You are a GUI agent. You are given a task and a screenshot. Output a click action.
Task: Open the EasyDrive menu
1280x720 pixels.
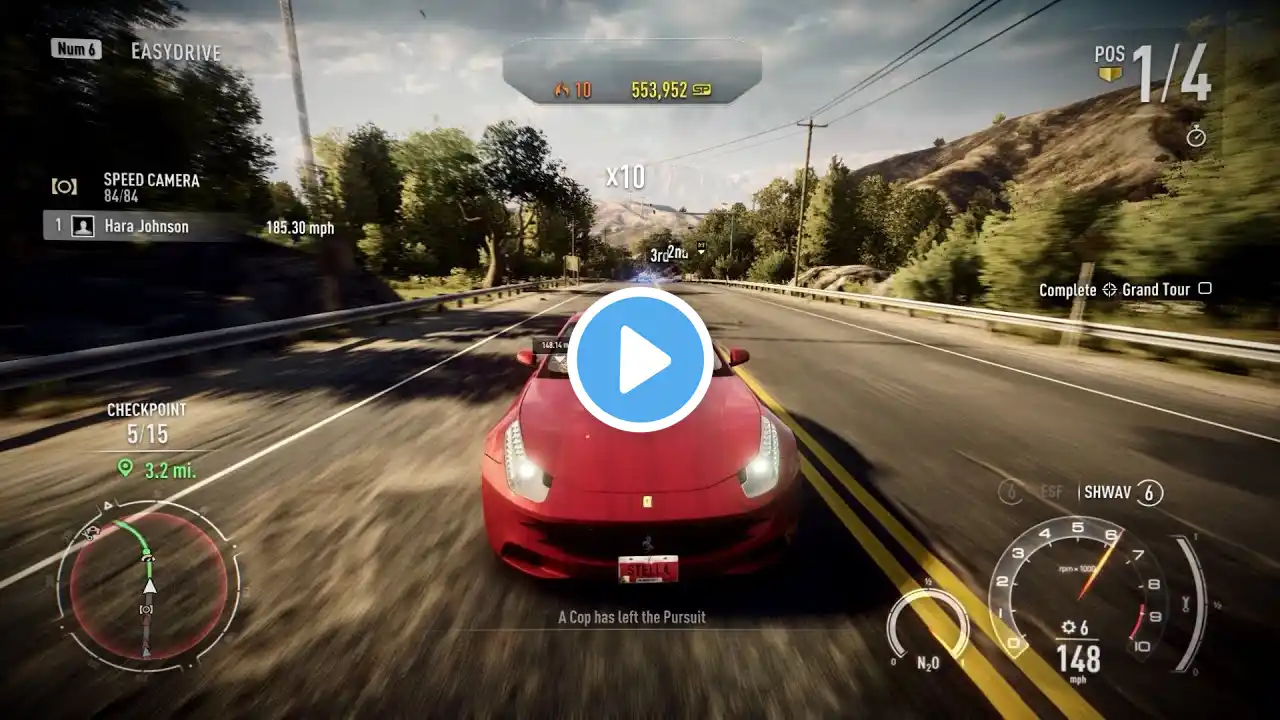coord(175,51)
